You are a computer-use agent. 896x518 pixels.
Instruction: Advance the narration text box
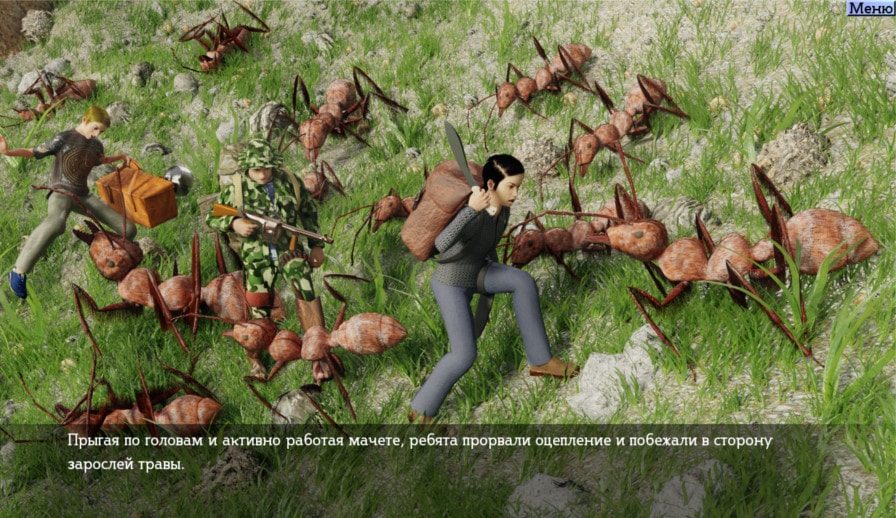click(x=447, y=453)
